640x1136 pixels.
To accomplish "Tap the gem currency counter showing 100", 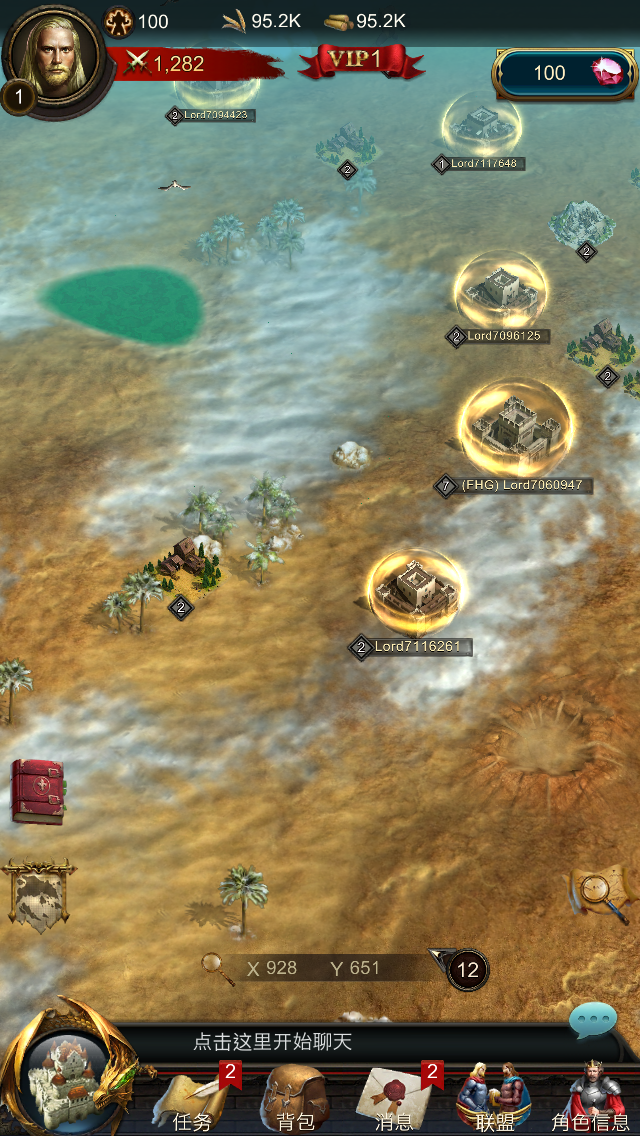I will (x=566, y=73).
